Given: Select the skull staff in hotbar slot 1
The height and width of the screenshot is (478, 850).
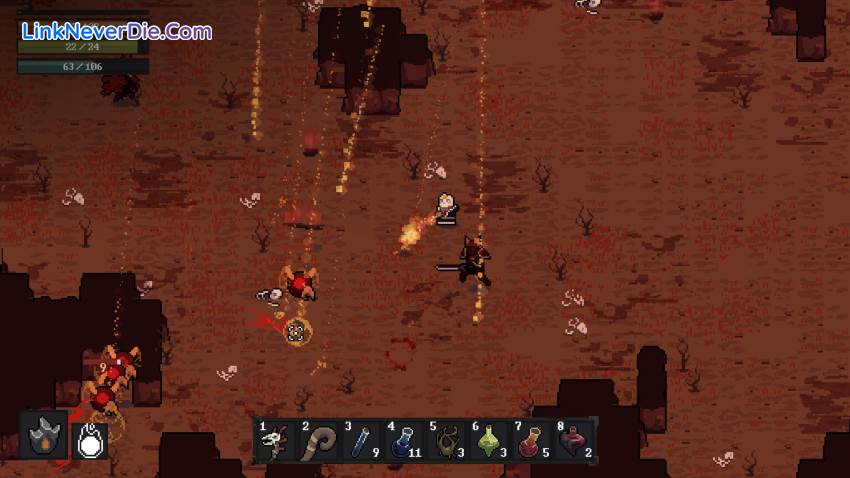Looking at the screenshot, I should pyautogui.click(x=275, y=441).
